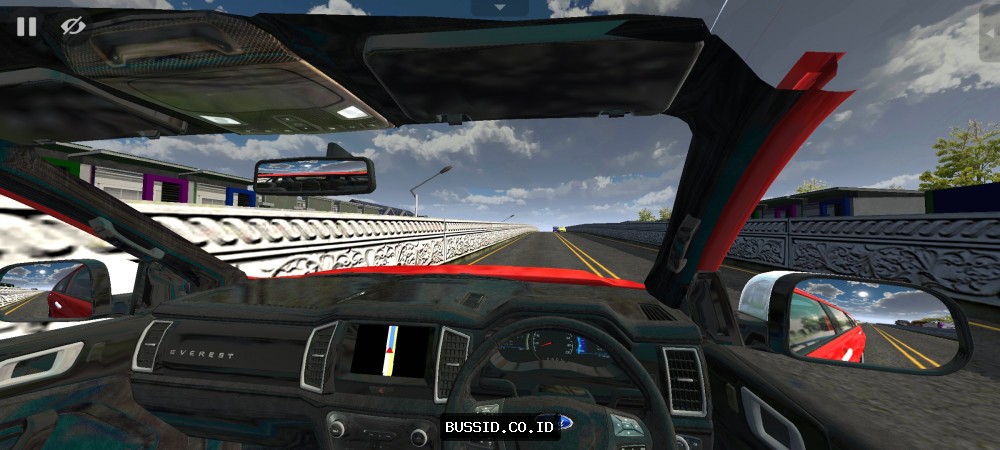Pause the game with the pause button
Viewport: 1000px width, 450px height.
26,26
